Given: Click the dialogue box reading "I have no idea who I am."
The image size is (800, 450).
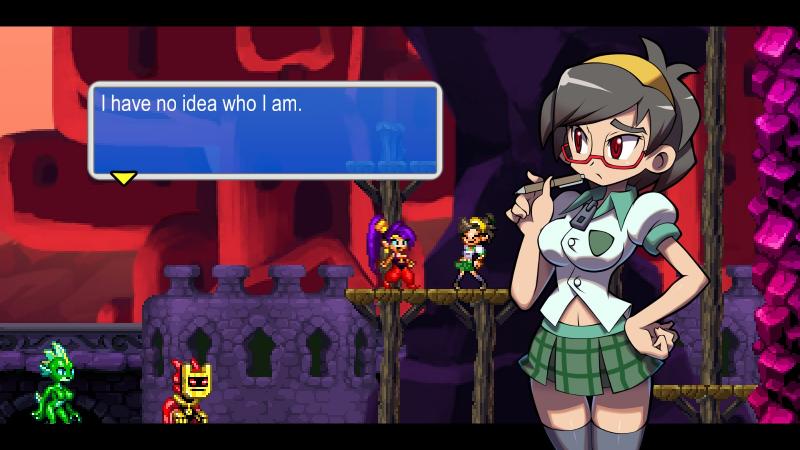Looking at the screenshot, I should click(265, 130).
